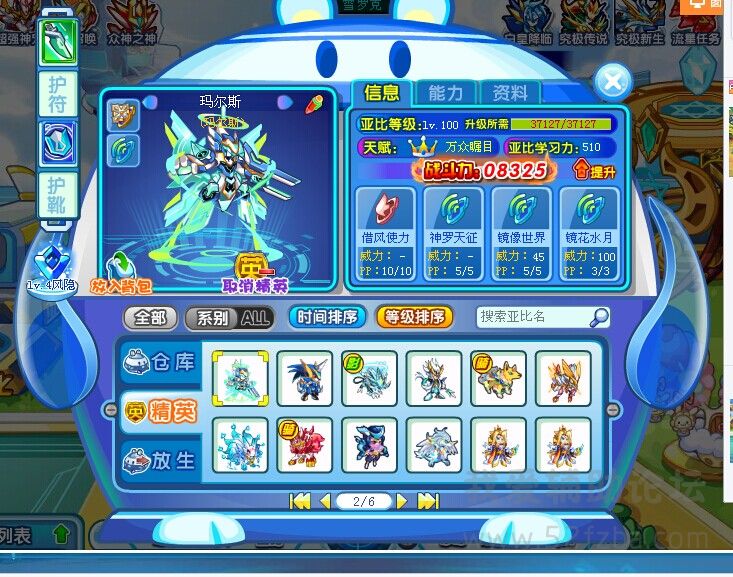This screenshot has width=733, height=577.
Task: Sort pets by 等级排序
Action: pyautogui.click(x=414, y=318)
